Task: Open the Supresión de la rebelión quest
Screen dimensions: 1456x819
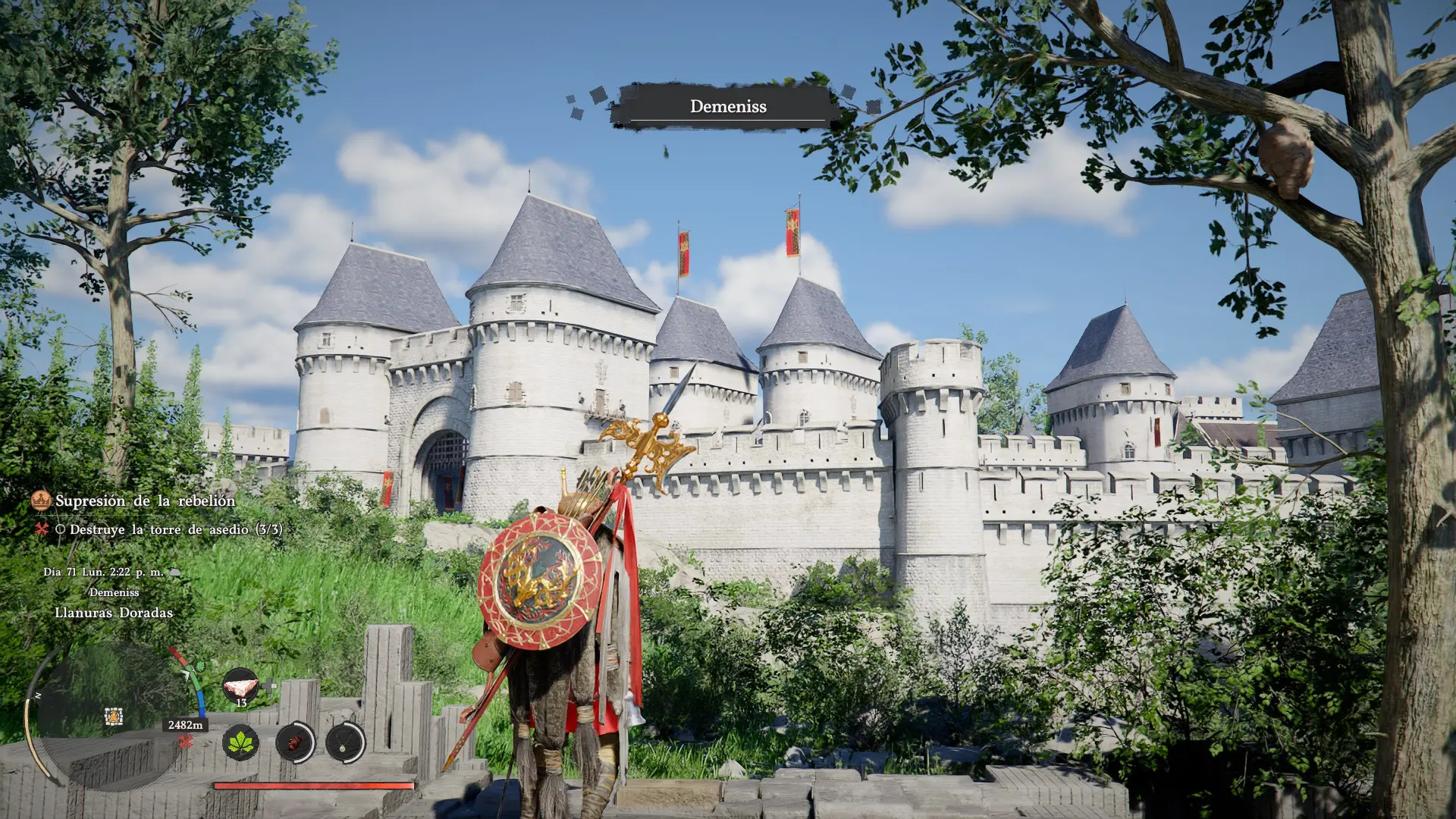Action: (145, 500)
